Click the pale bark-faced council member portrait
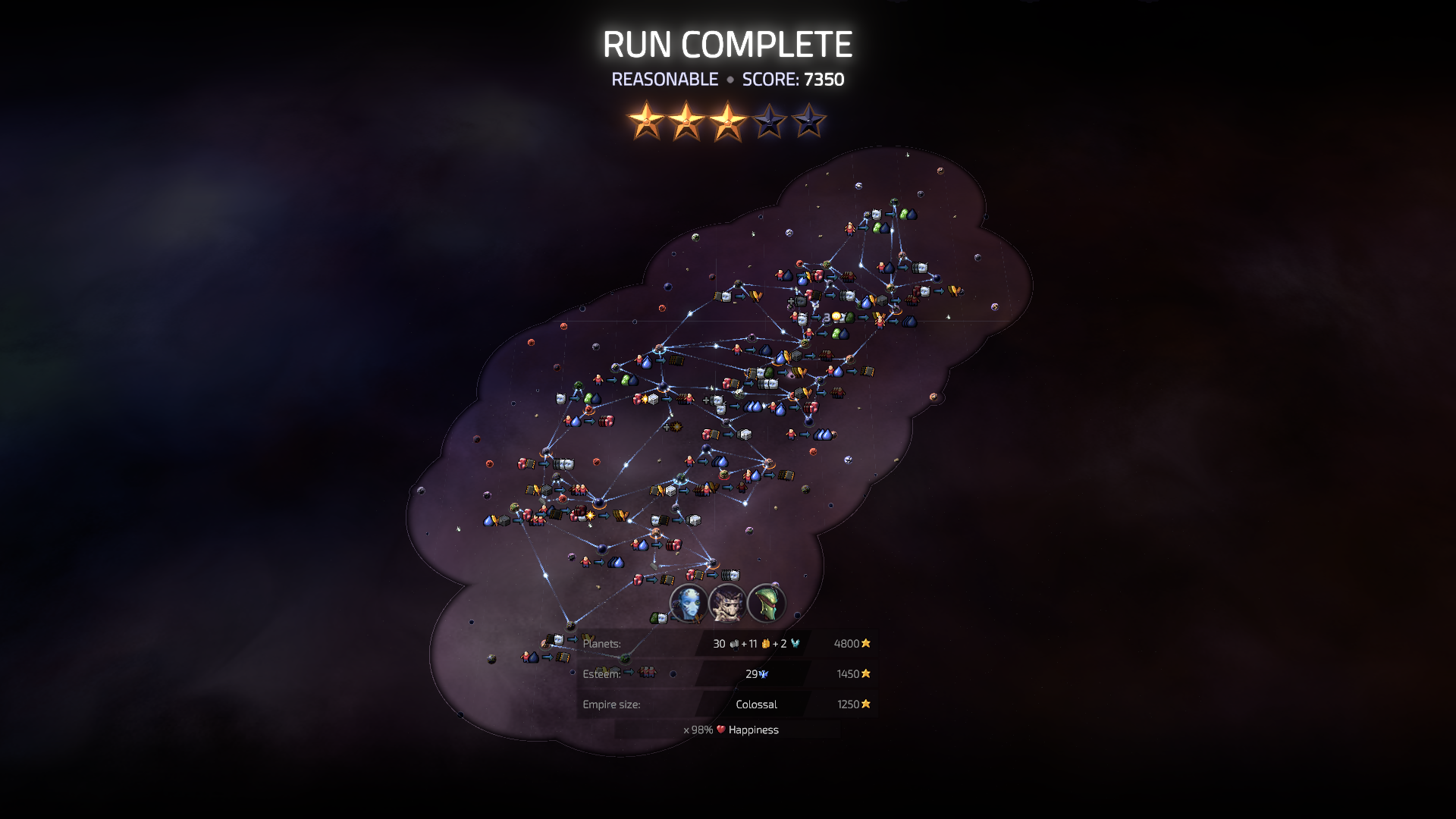The image size is (1456, 819). (x=727, y=603)
